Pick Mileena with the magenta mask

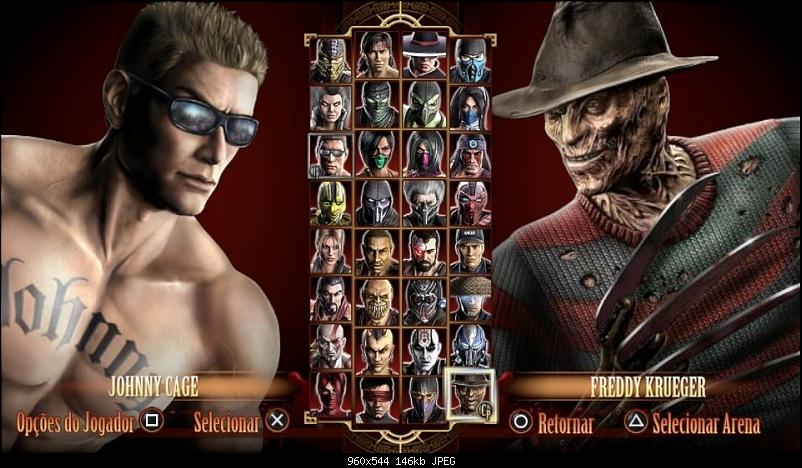coord(422,155)
